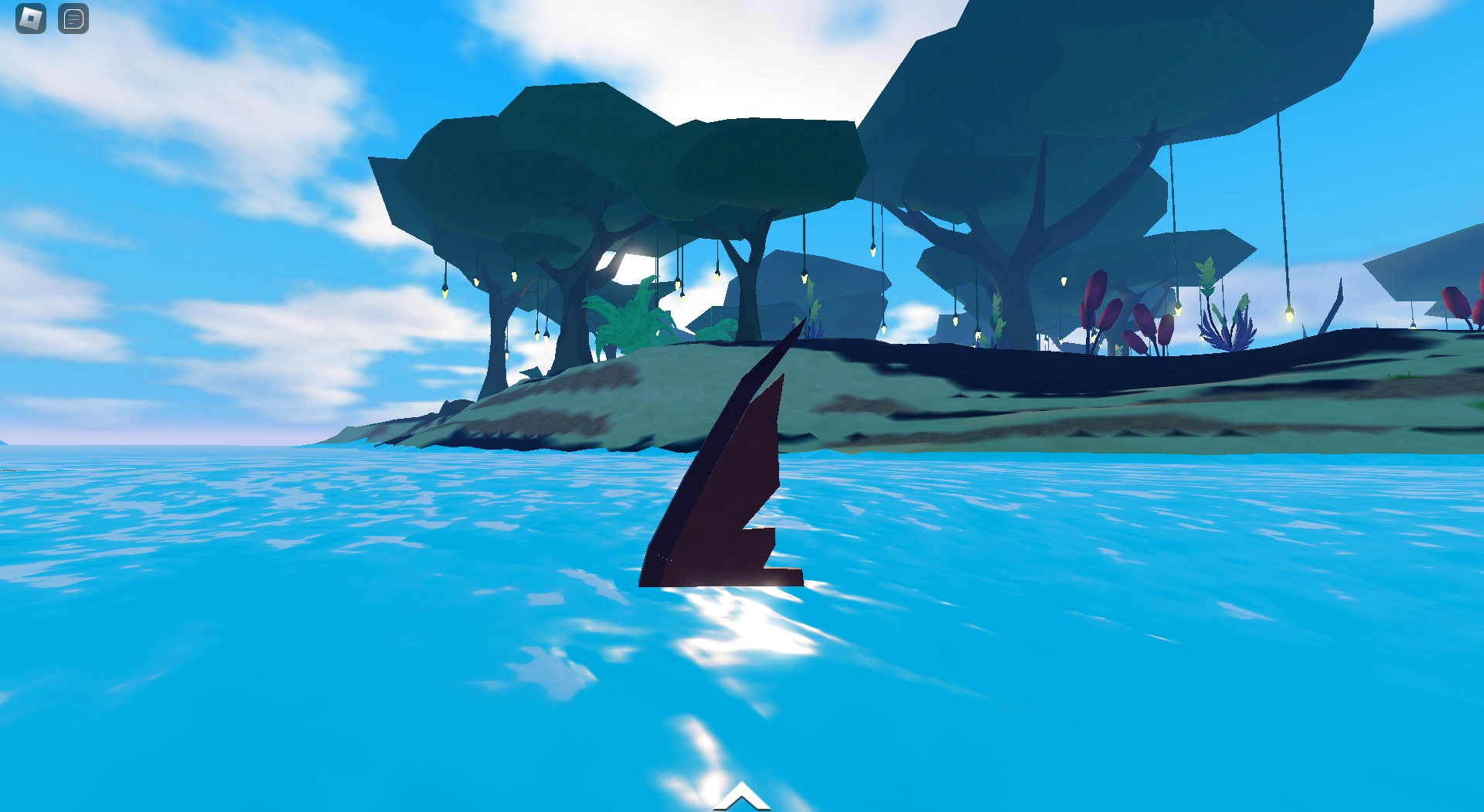Toggle chat visibility via the speech icon
Viewport: 1484px width, 812px height.
[x=73, y=19]
